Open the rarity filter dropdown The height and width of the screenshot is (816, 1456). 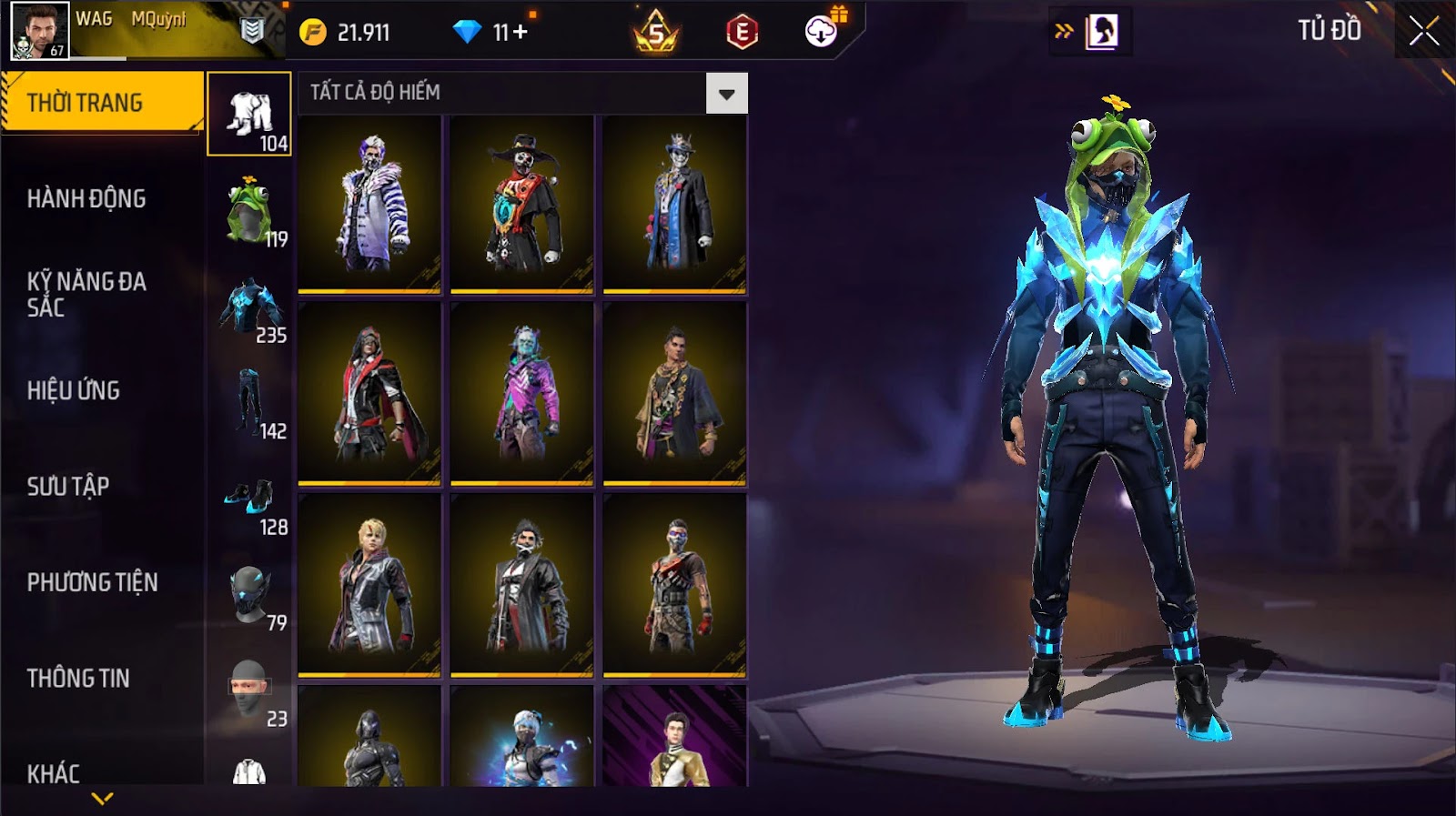pos(726,94)
